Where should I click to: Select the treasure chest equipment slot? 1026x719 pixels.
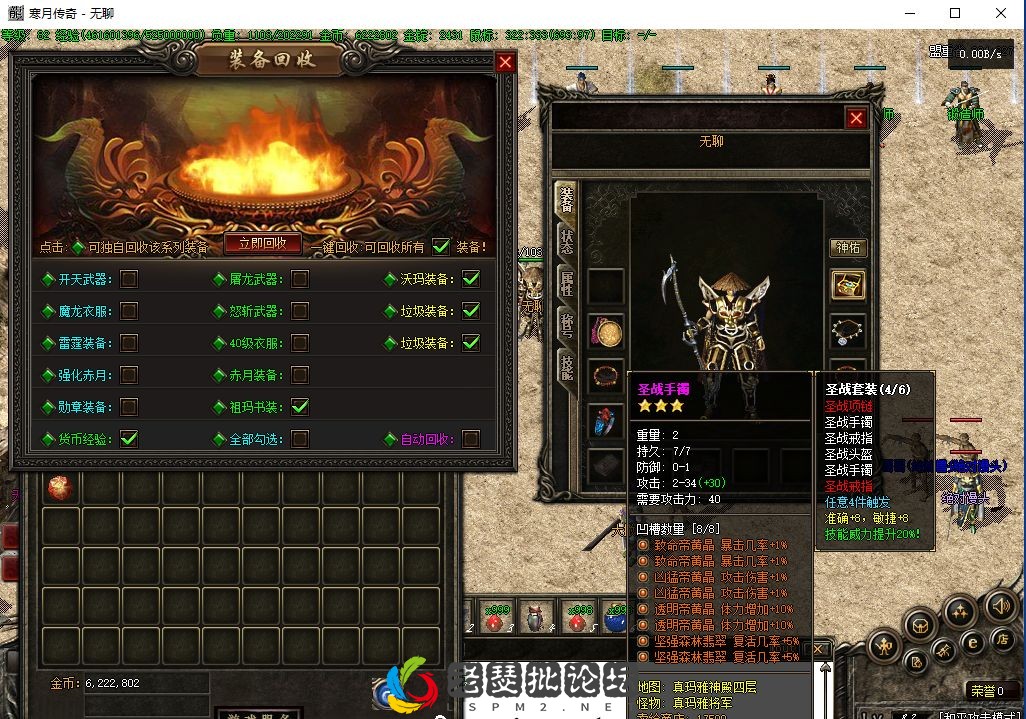[x=848, y=285]
